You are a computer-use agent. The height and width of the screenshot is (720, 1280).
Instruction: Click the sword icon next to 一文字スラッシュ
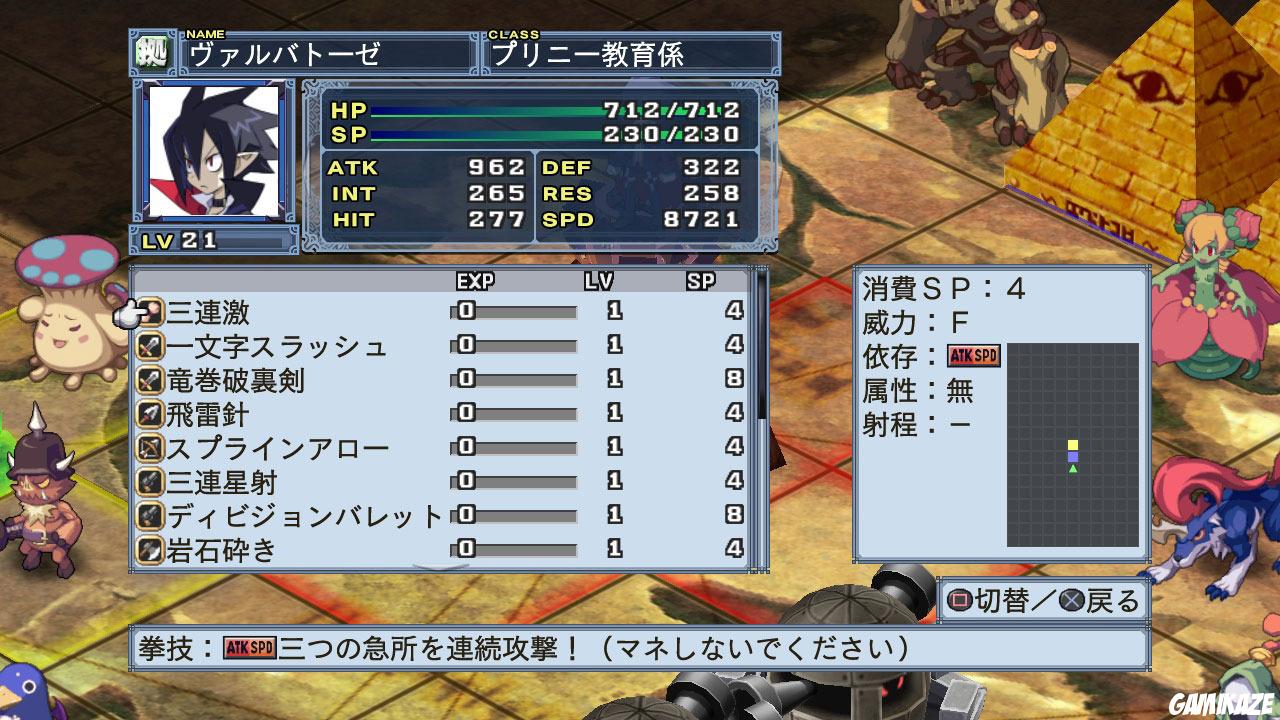click(x=150, y=346)
